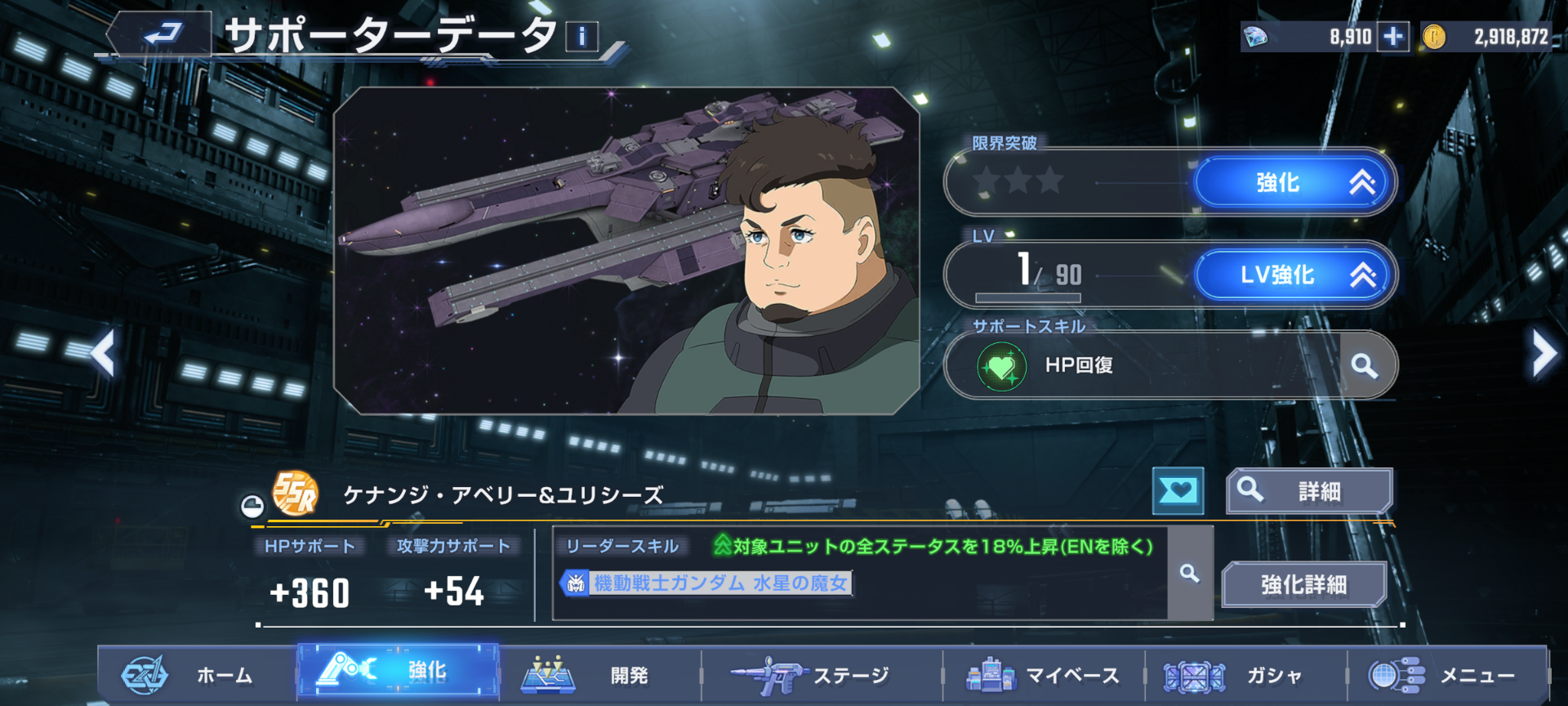Open the 強化詳細 enhancement details

[x=1303, y=584]
